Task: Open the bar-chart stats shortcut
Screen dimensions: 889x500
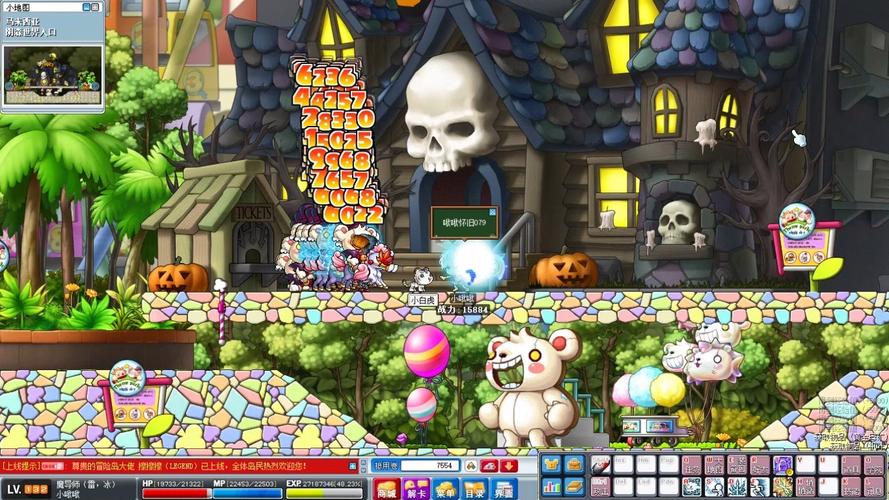Action: pyautogui.click(x=552, y=484)
